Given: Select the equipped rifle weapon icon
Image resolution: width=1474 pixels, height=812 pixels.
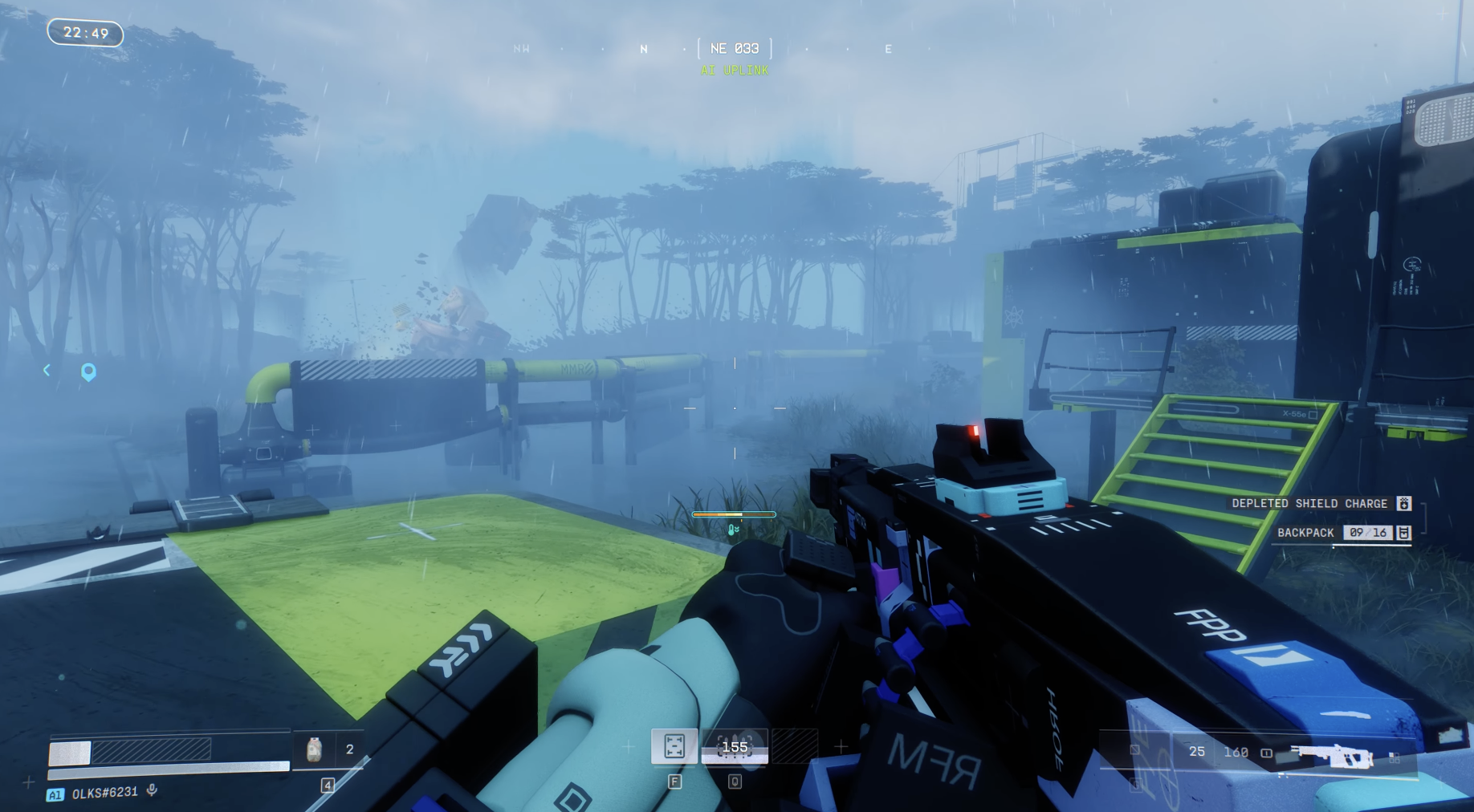Looking at the screenshot, I should 1332,755.
